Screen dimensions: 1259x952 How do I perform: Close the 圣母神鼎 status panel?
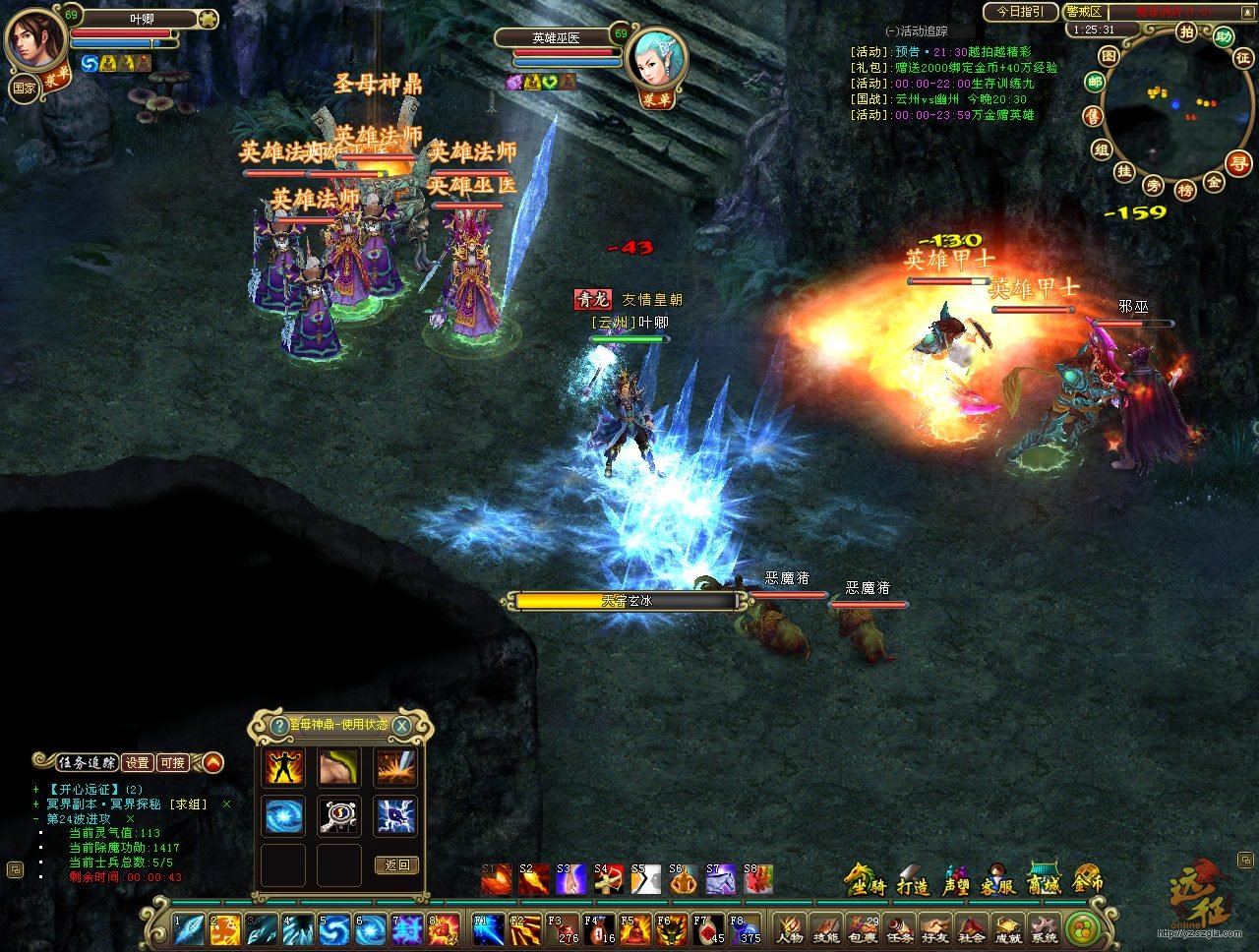tap(402, 726)
